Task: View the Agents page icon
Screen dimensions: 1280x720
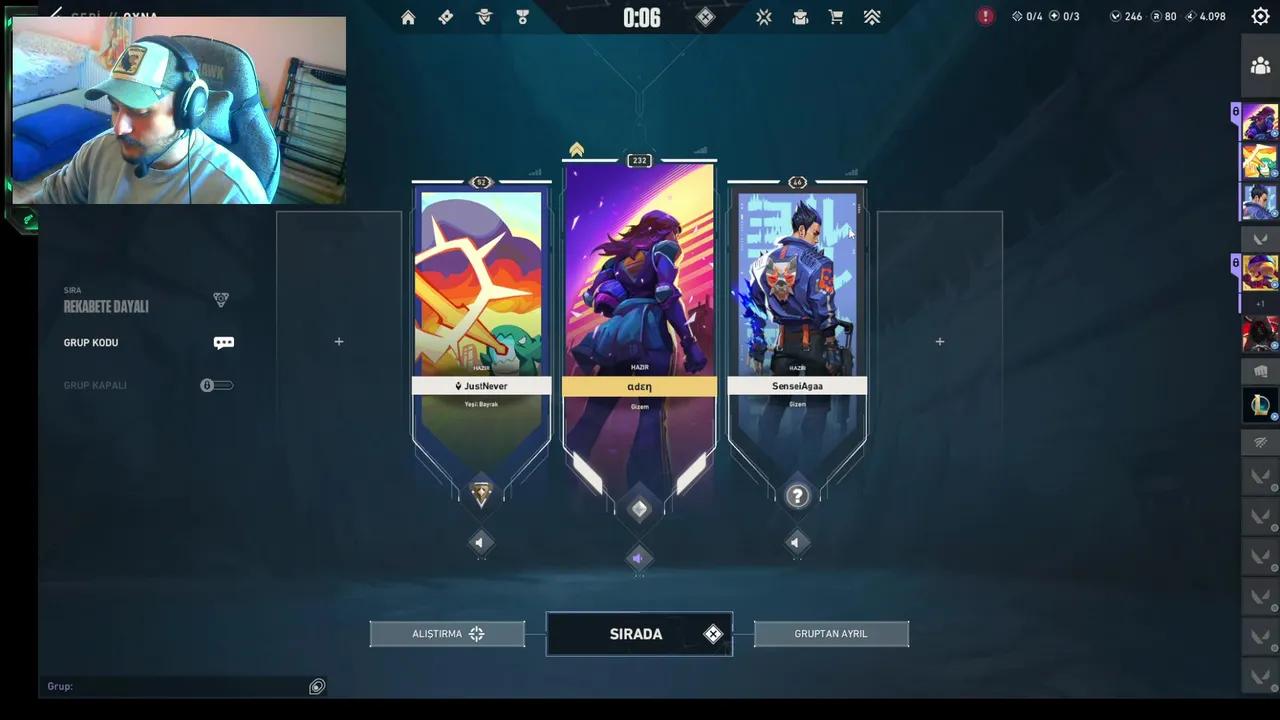Action: 484,17
